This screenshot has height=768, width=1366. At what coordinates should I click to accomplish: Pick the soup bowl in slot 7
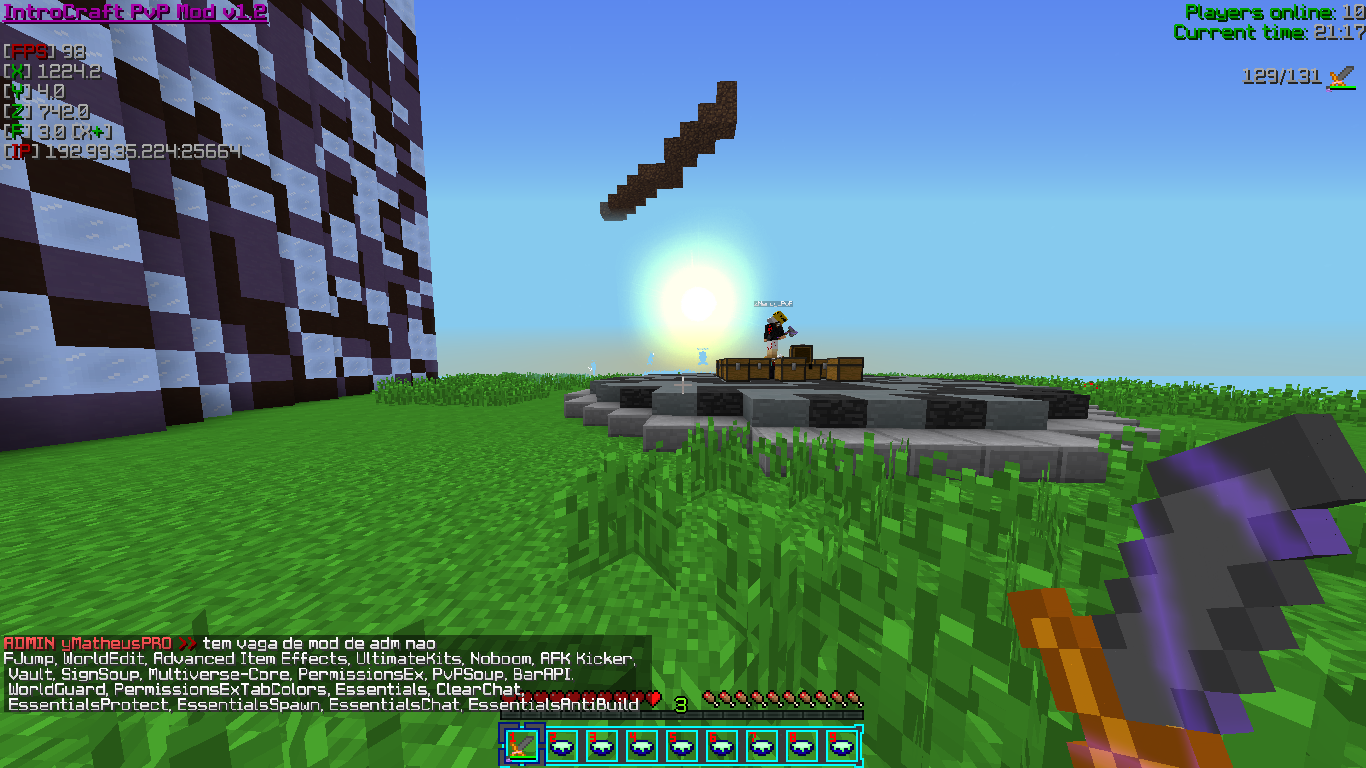[x=762, y=745]
